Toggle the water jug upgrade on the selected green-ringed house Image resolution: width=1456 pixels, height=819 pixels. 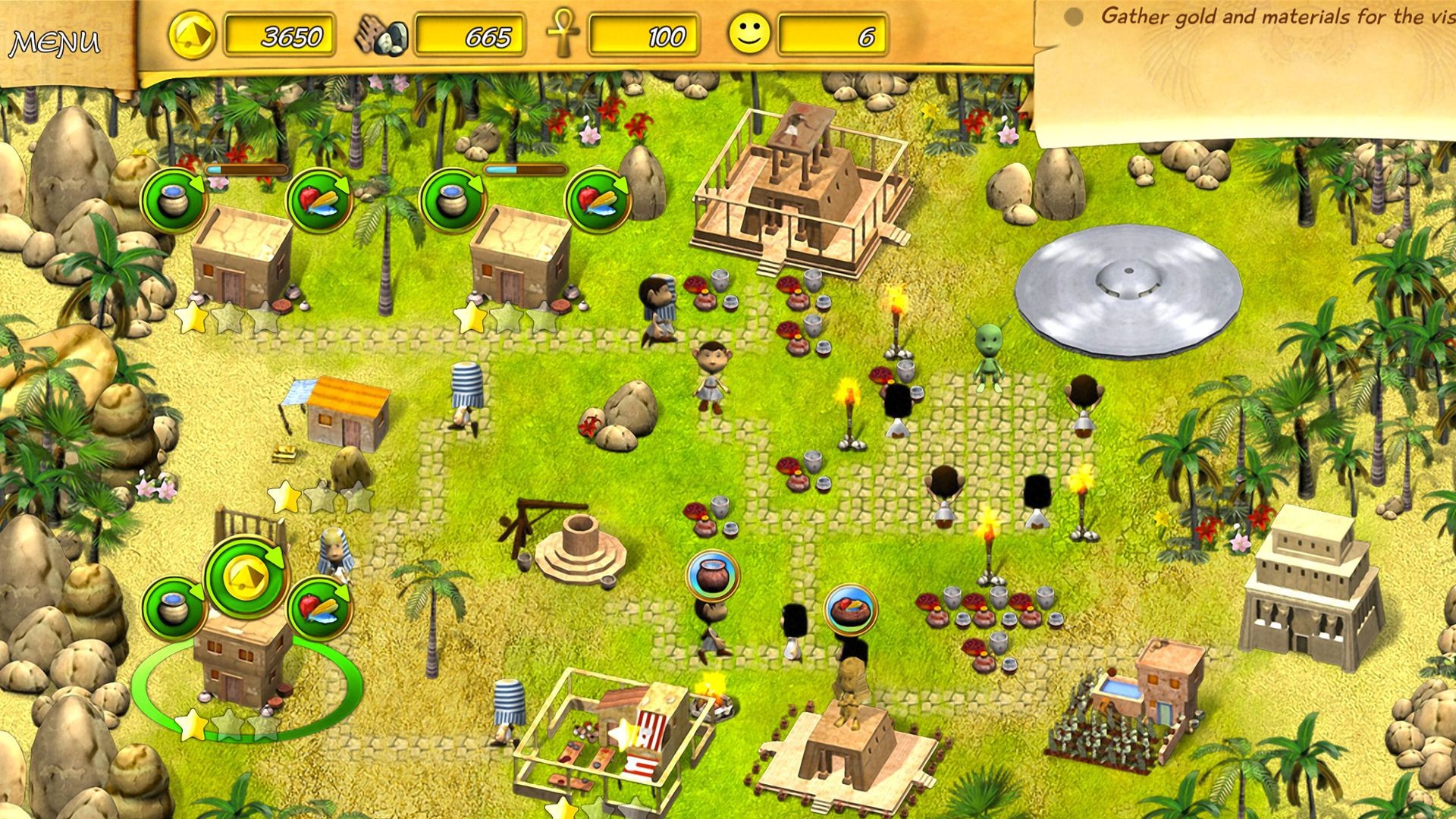pos(174,607)
